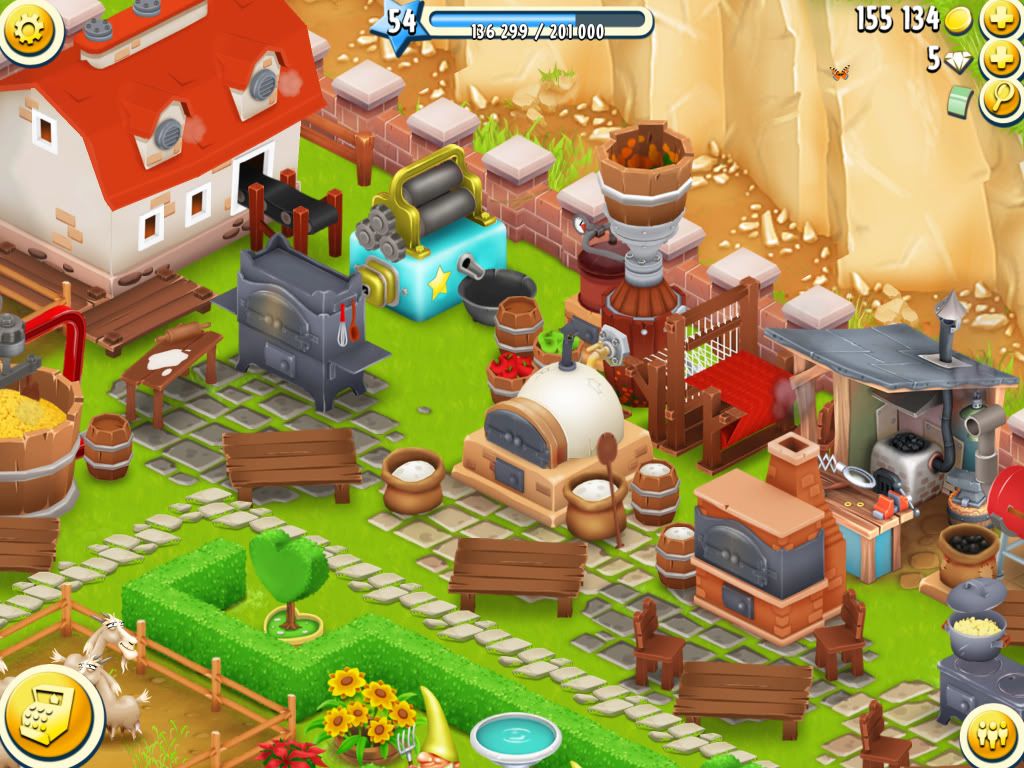Screen dimensions: 1024x768
Task: Open the settings gear menu
Action: tap(30, 28)
